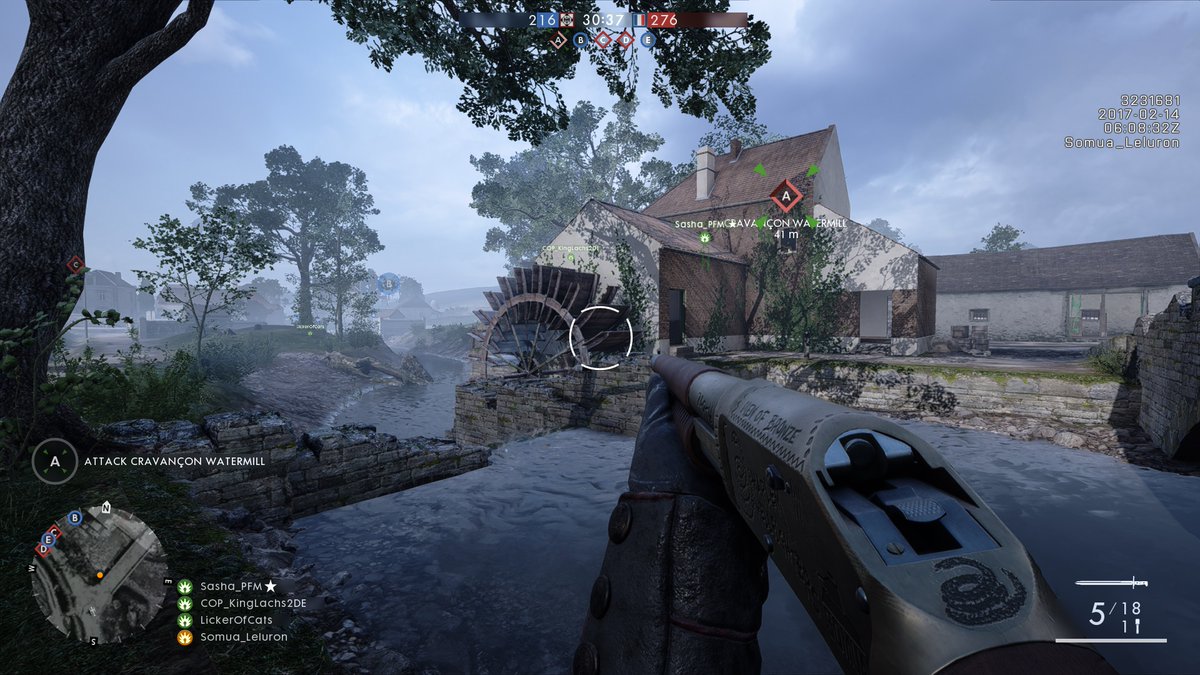Viewport: 1200px width, 675px height.
Task: Select objective D flag in top bar
Action: click(625, 40)
